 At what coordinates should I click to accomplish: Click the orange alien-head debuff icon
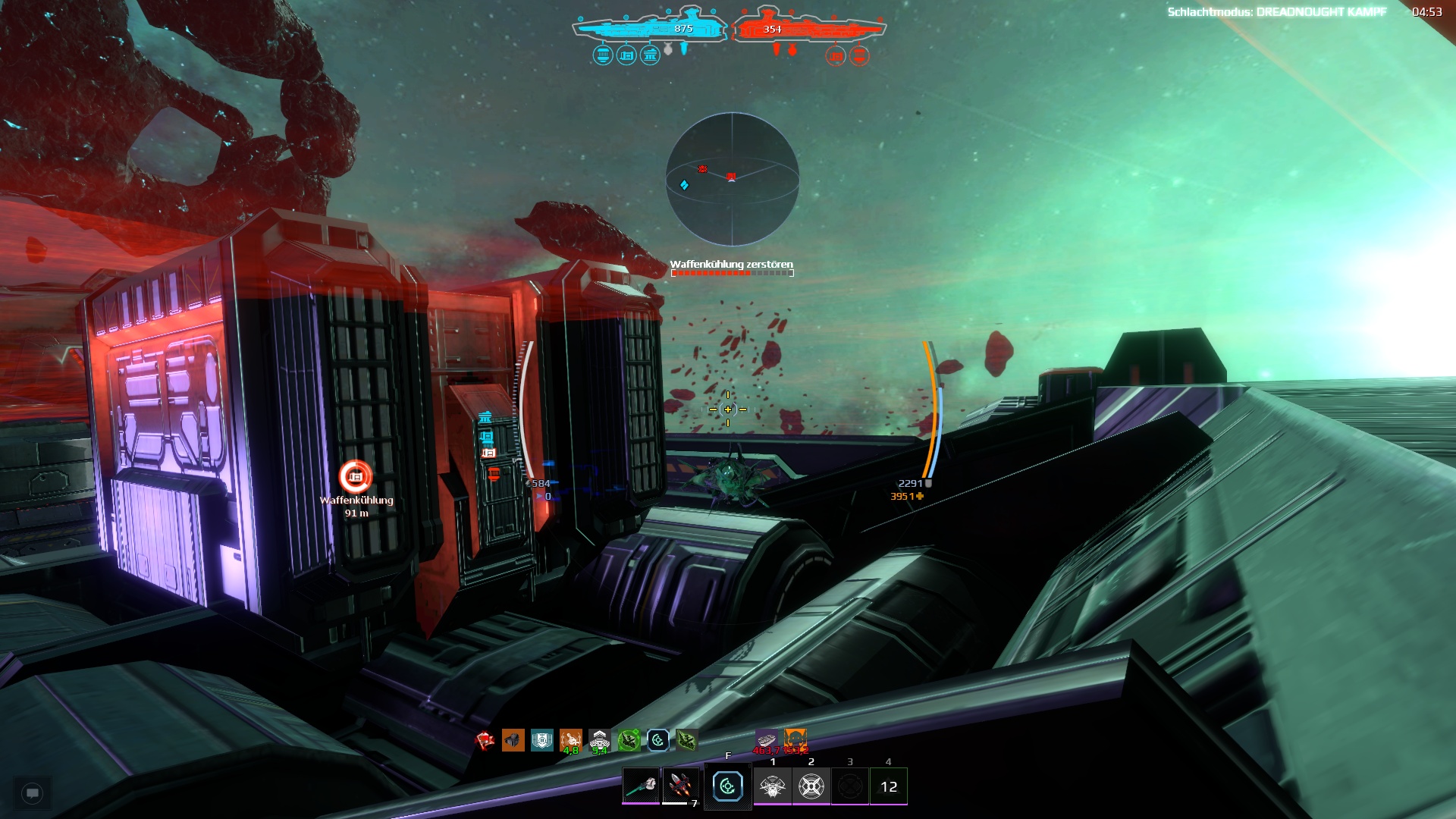[795, 739]
